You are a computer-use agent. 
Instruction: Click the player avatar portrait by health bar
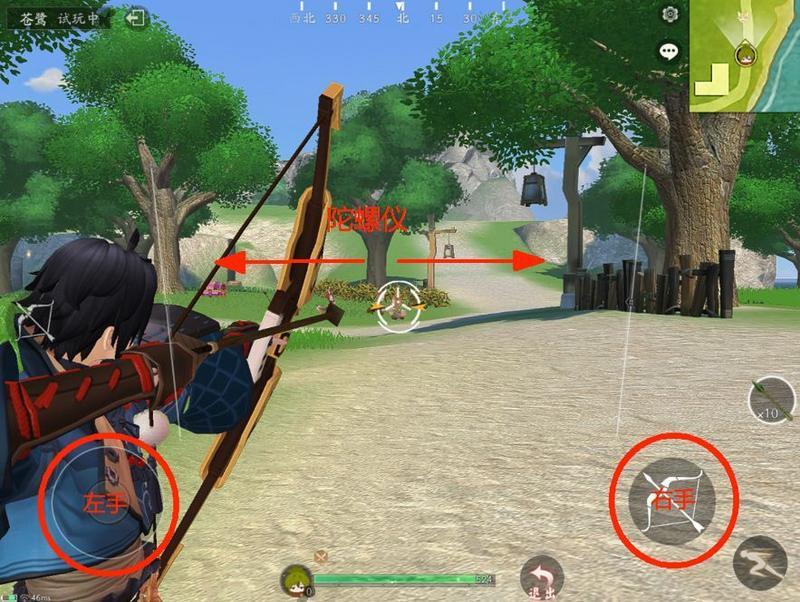[x=295, y=580]
